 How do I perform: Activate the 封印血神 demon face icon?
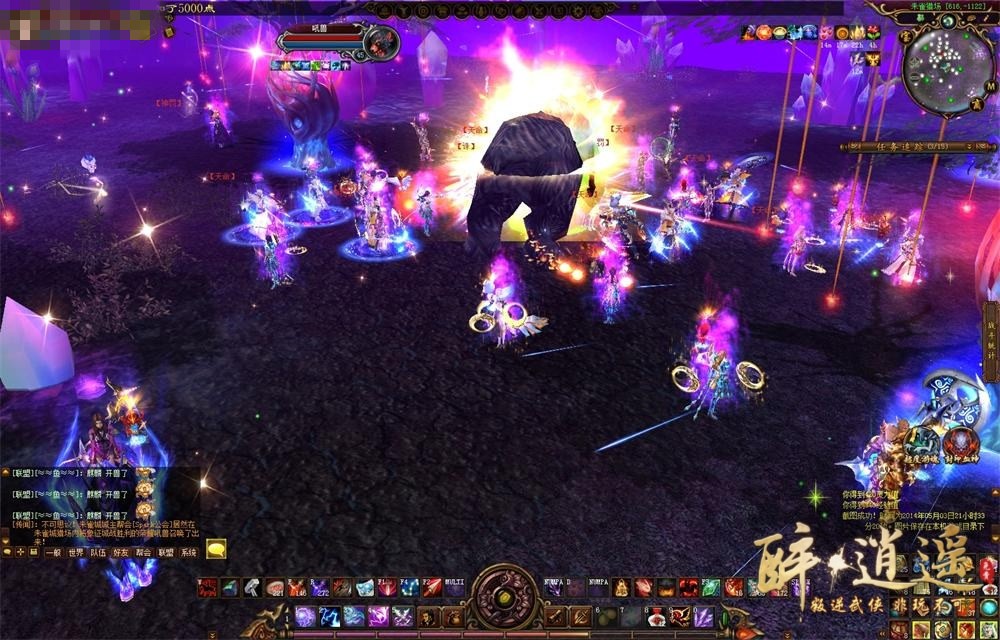pyautogui.click(x=963, y=443)
